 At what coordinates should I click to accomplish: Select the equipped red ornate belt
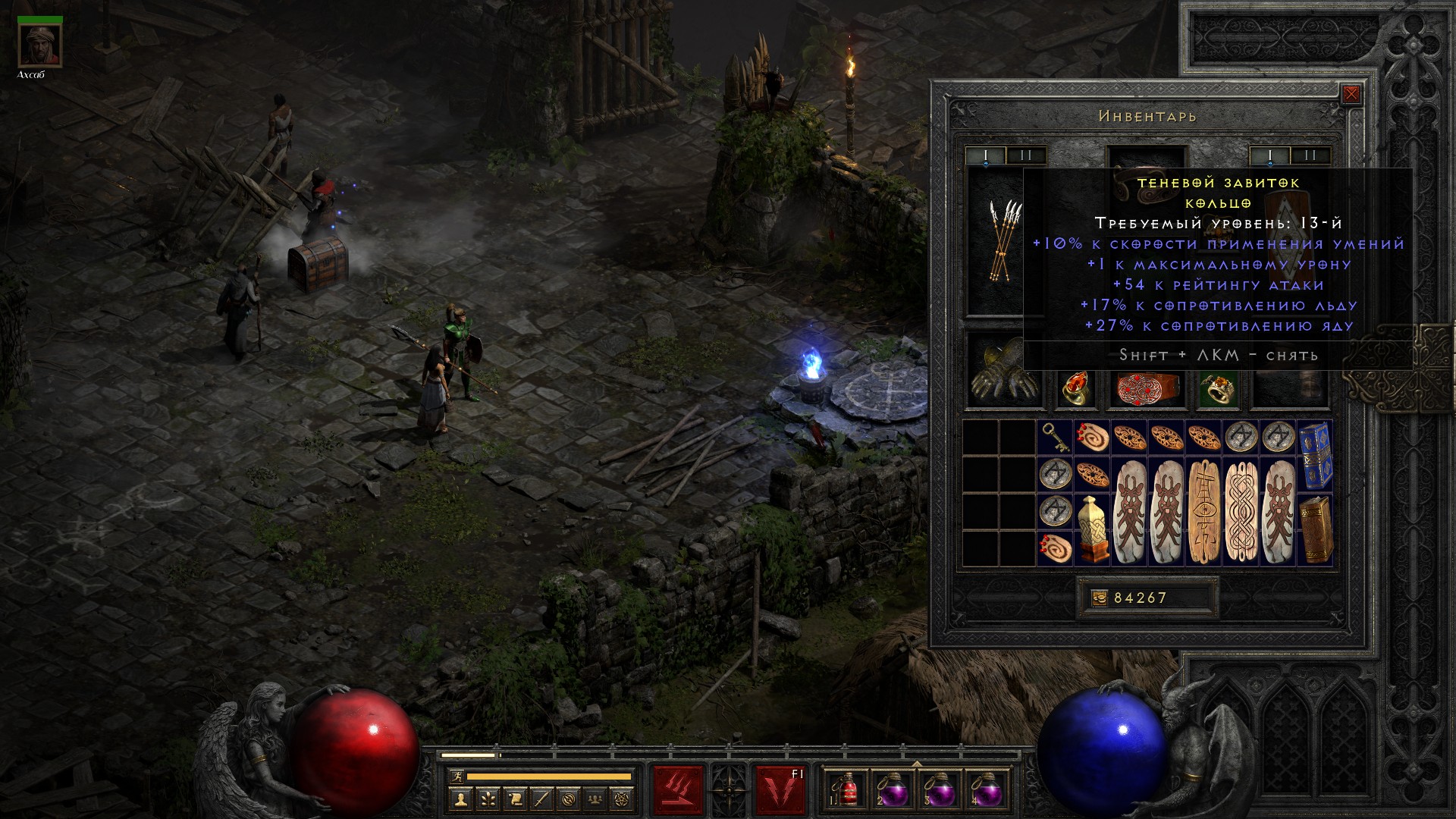[x=1144, y=387]
